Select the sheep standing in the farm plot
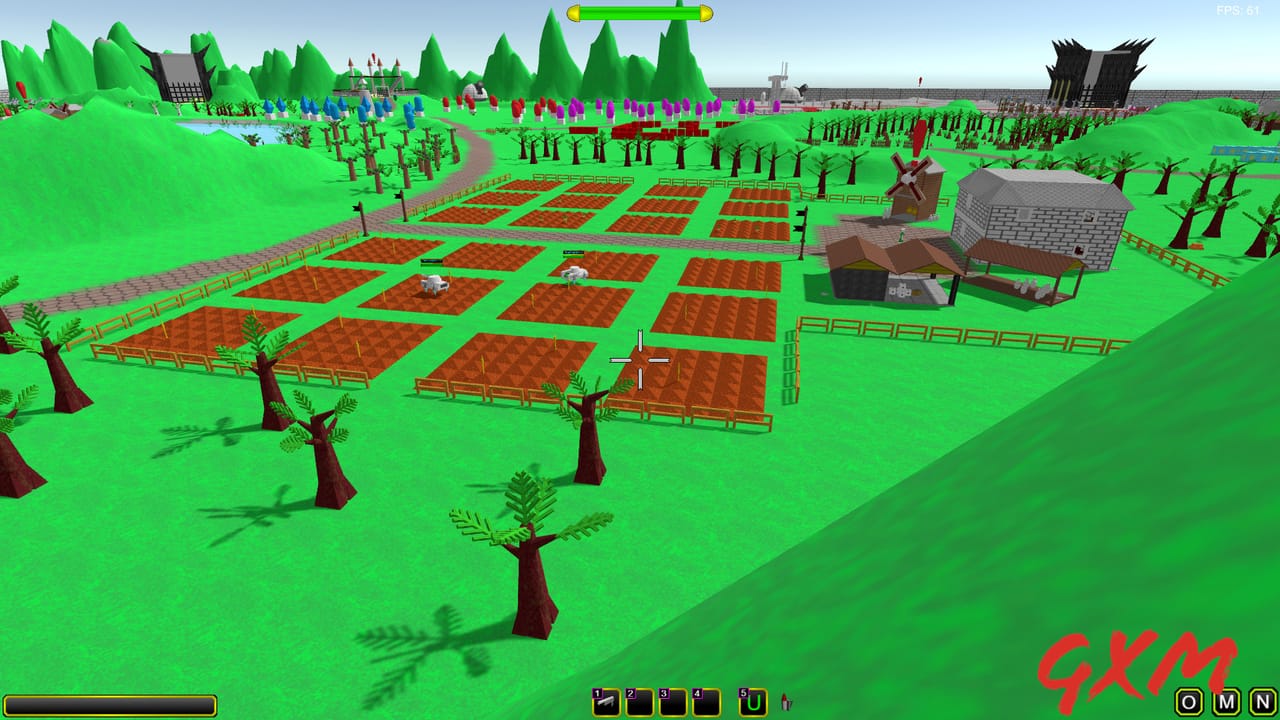Viewport: 1280px width, 720px height. pyautogui.click(x=436, y=283)
